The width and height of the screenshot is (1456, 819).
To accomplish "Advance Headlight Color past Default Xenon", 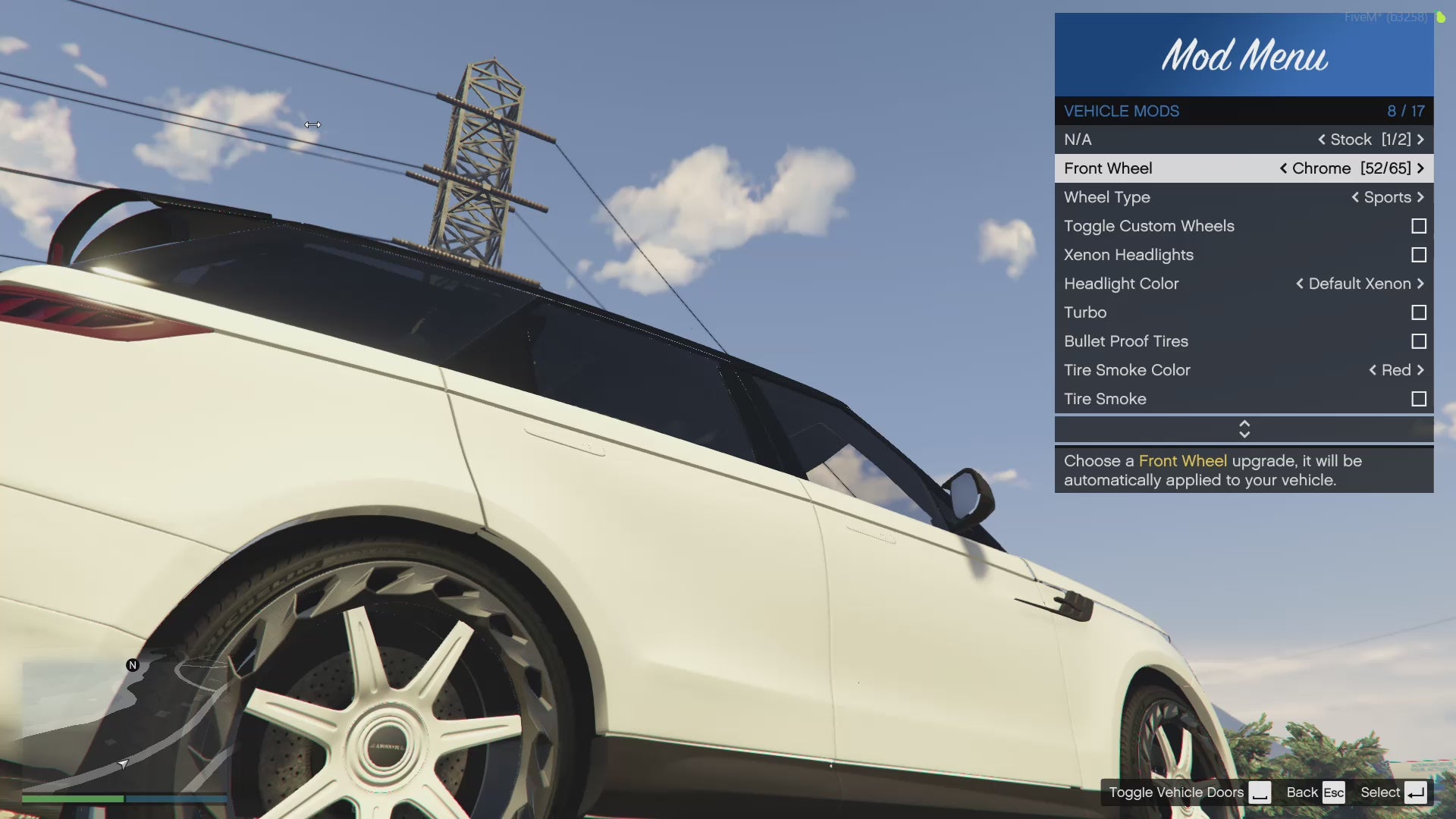I will 1420,284.
